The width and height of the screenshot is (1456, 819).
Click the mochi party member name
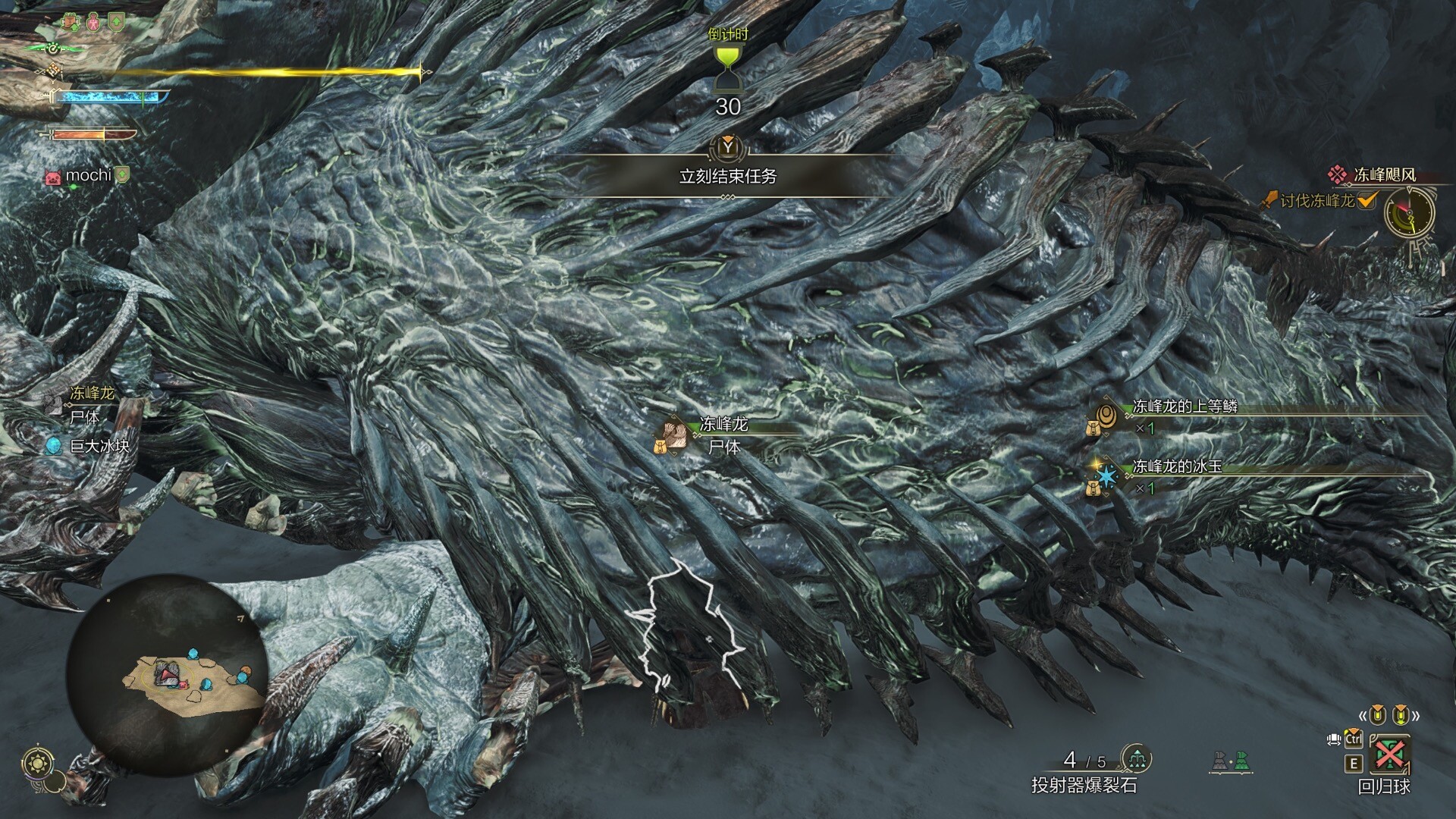88,175
